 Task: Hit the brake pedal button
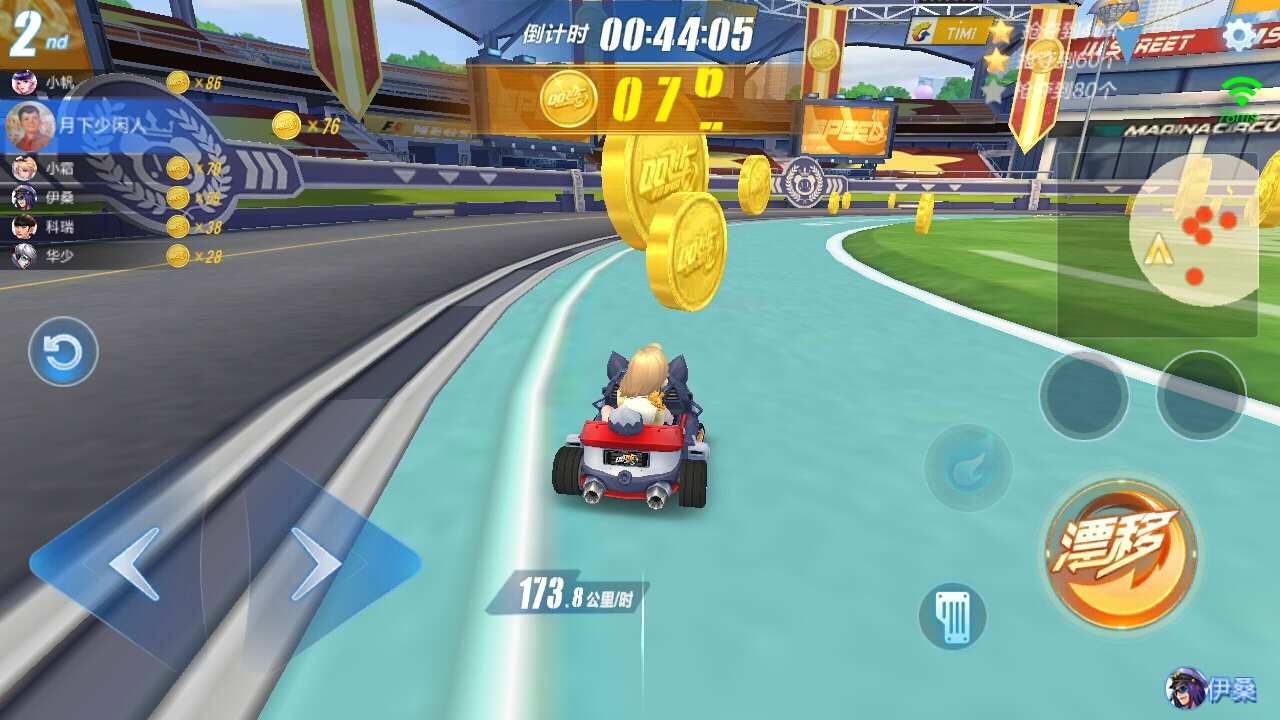(952, 616)
